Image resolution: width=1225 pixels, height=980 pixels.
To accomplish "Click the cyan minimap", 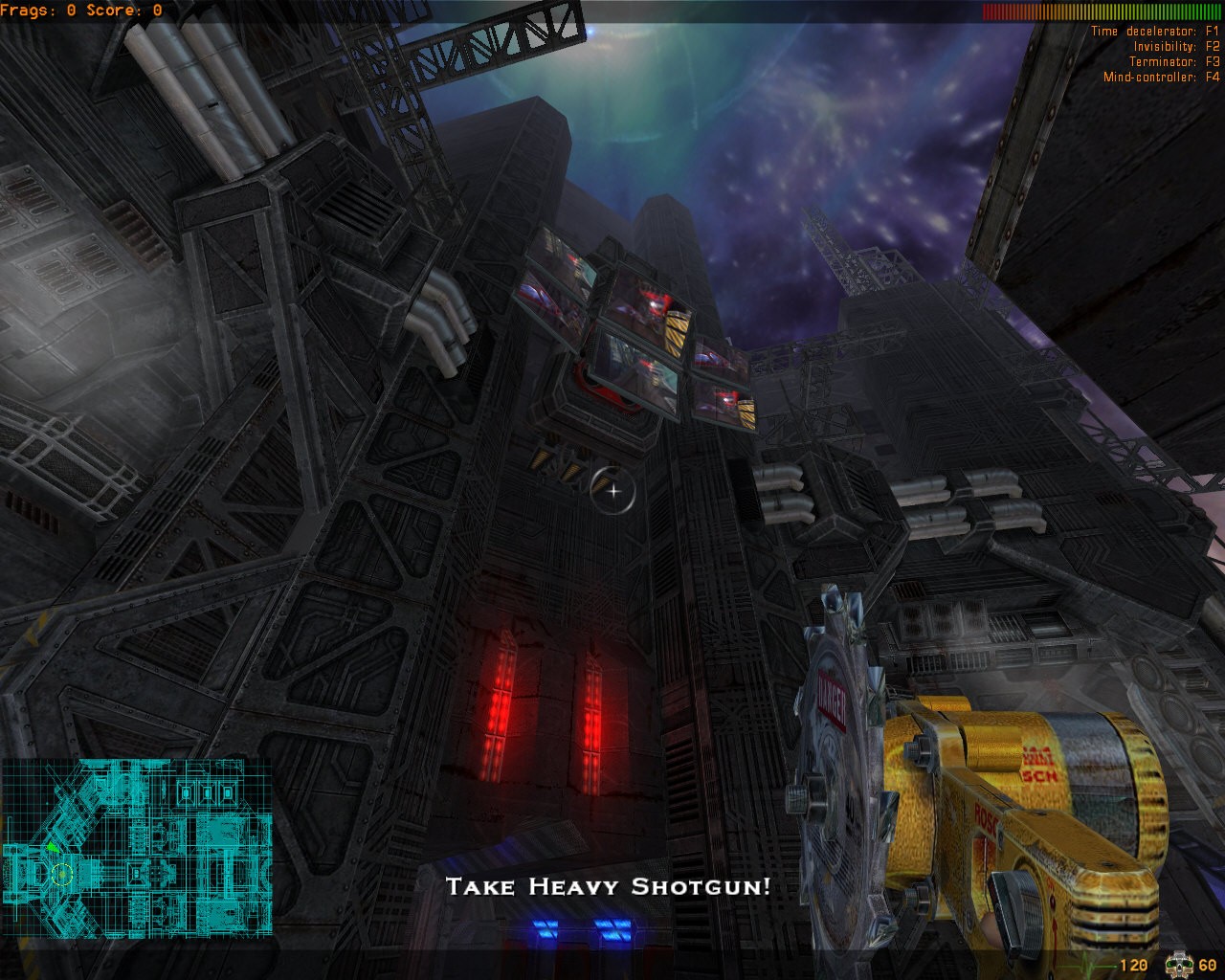I will pos(136,847).
